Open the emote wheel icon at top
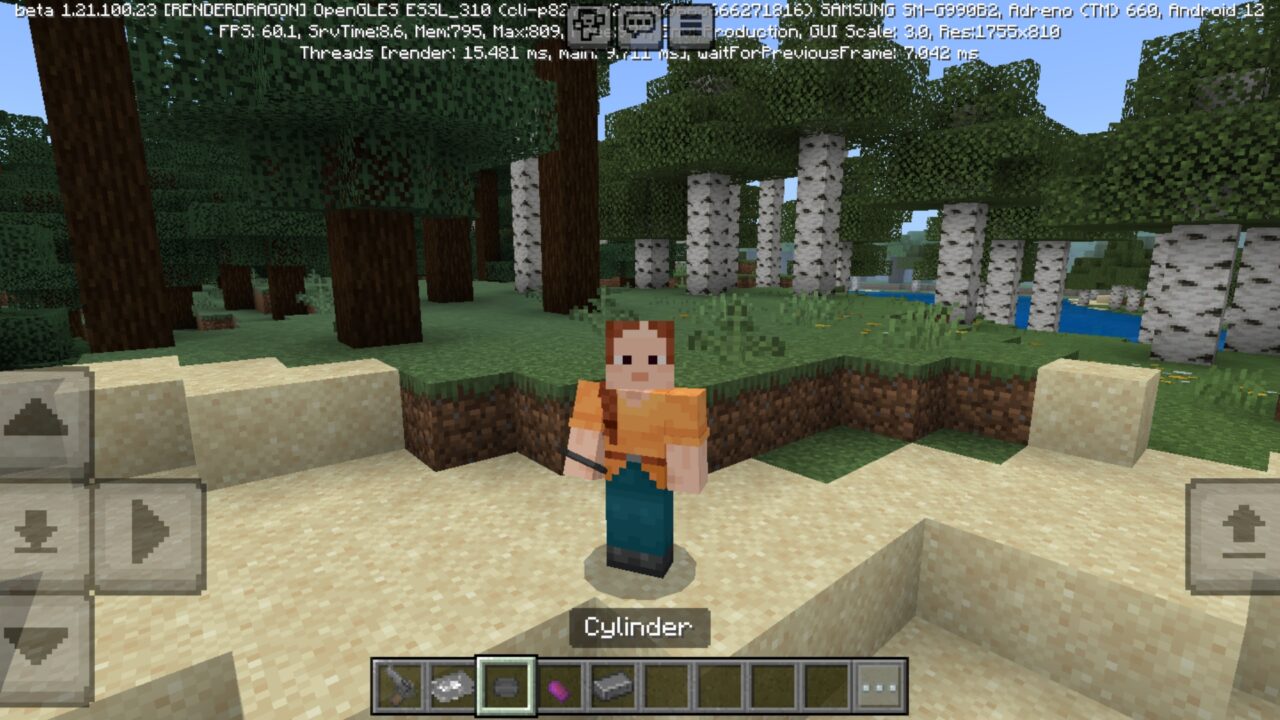This screenshot has width=1280, height=720. pyautogui.click(x=587, y=21)
